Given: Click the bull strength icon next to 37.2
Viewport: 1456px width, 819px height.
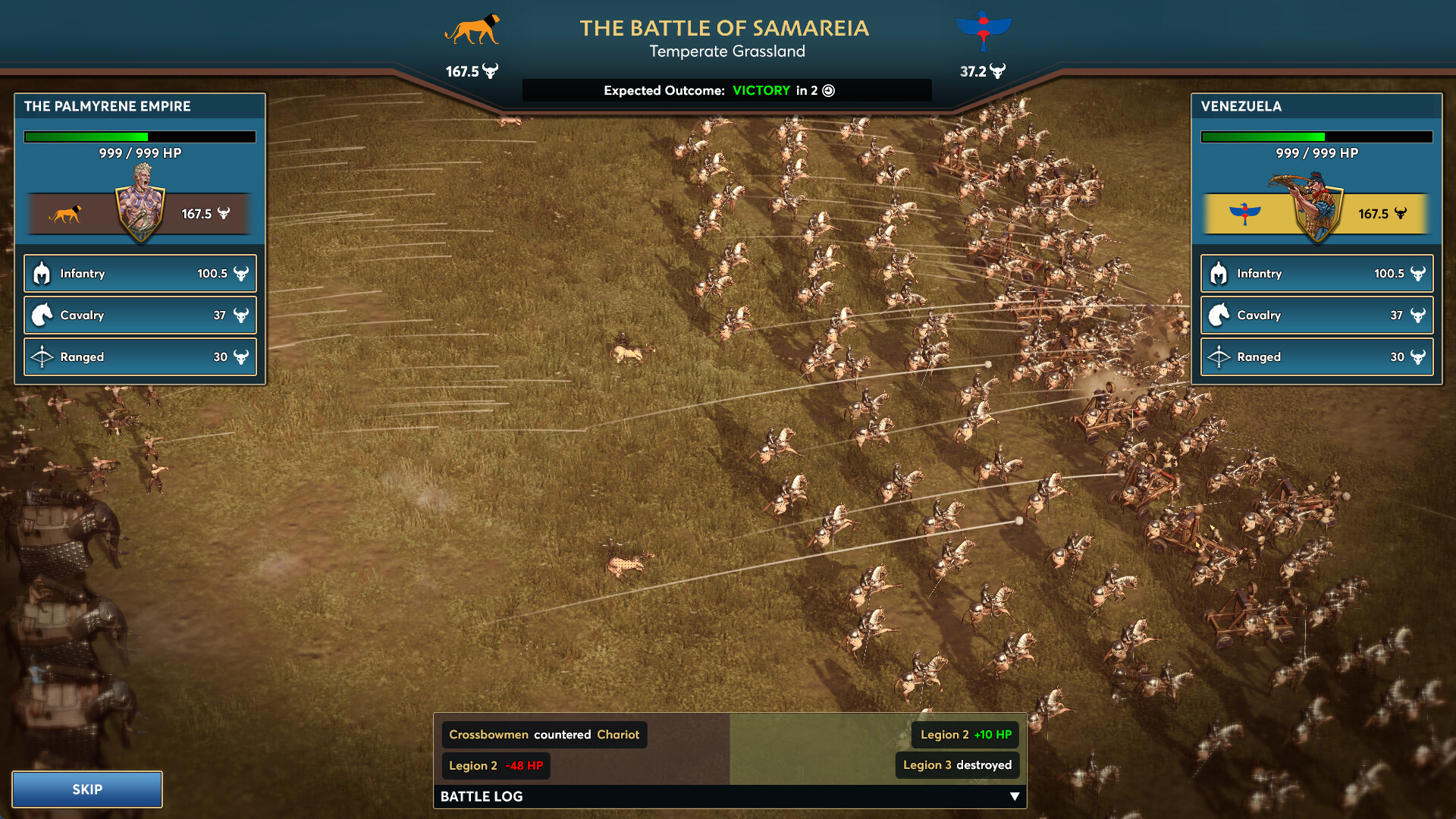Looking at the screenshot, I should coord(1001,72).
